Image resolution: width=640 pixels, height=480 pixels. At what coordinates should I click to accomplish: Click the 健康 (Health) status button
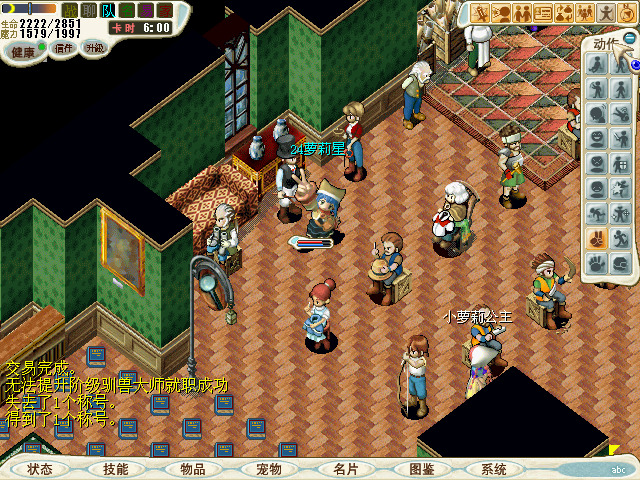(x=22, y=50)
